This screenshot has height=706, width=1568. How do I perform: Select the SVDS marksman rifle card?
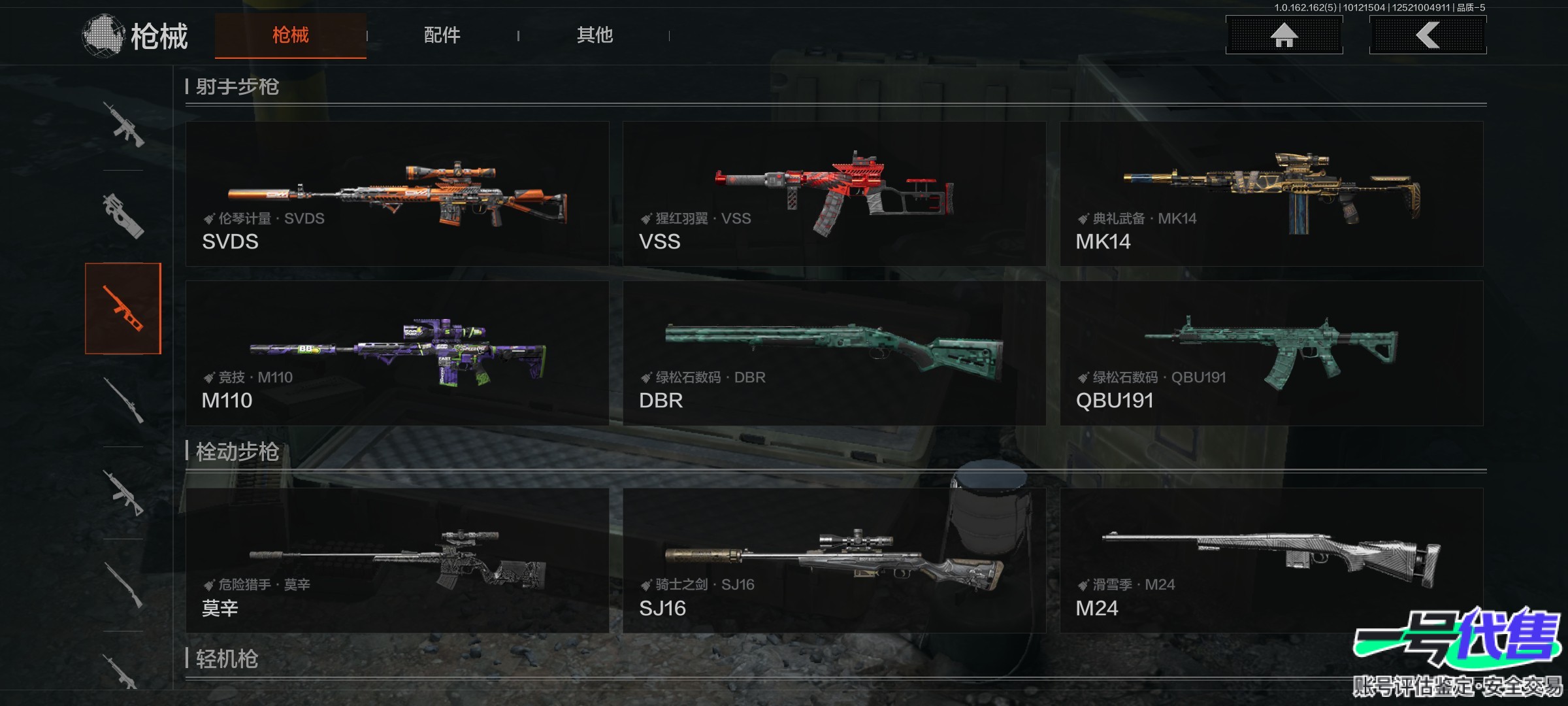coord(397,193)
